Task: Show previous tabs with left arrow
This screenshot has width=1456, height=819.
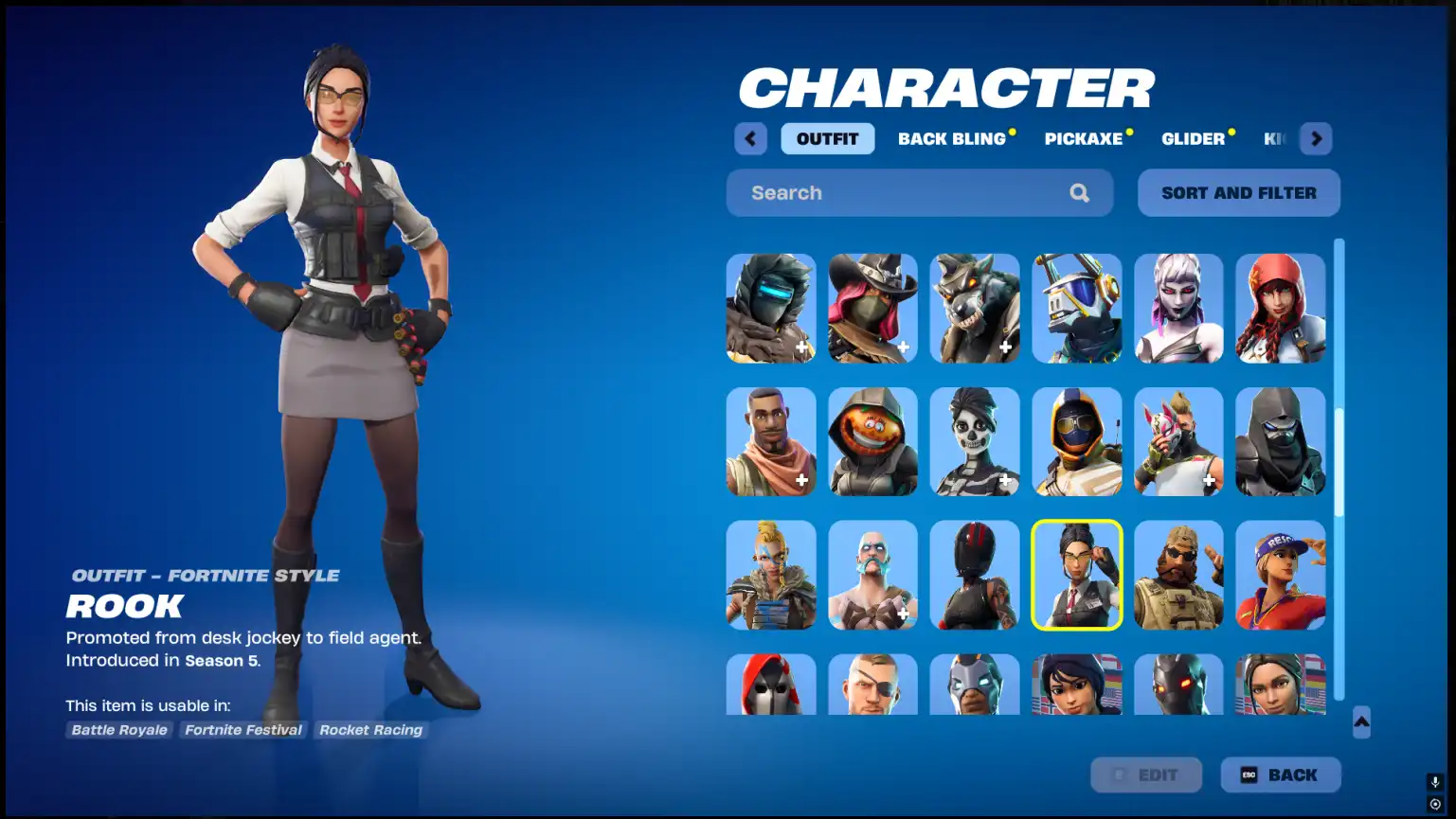Action: click(x=750, y=139)
